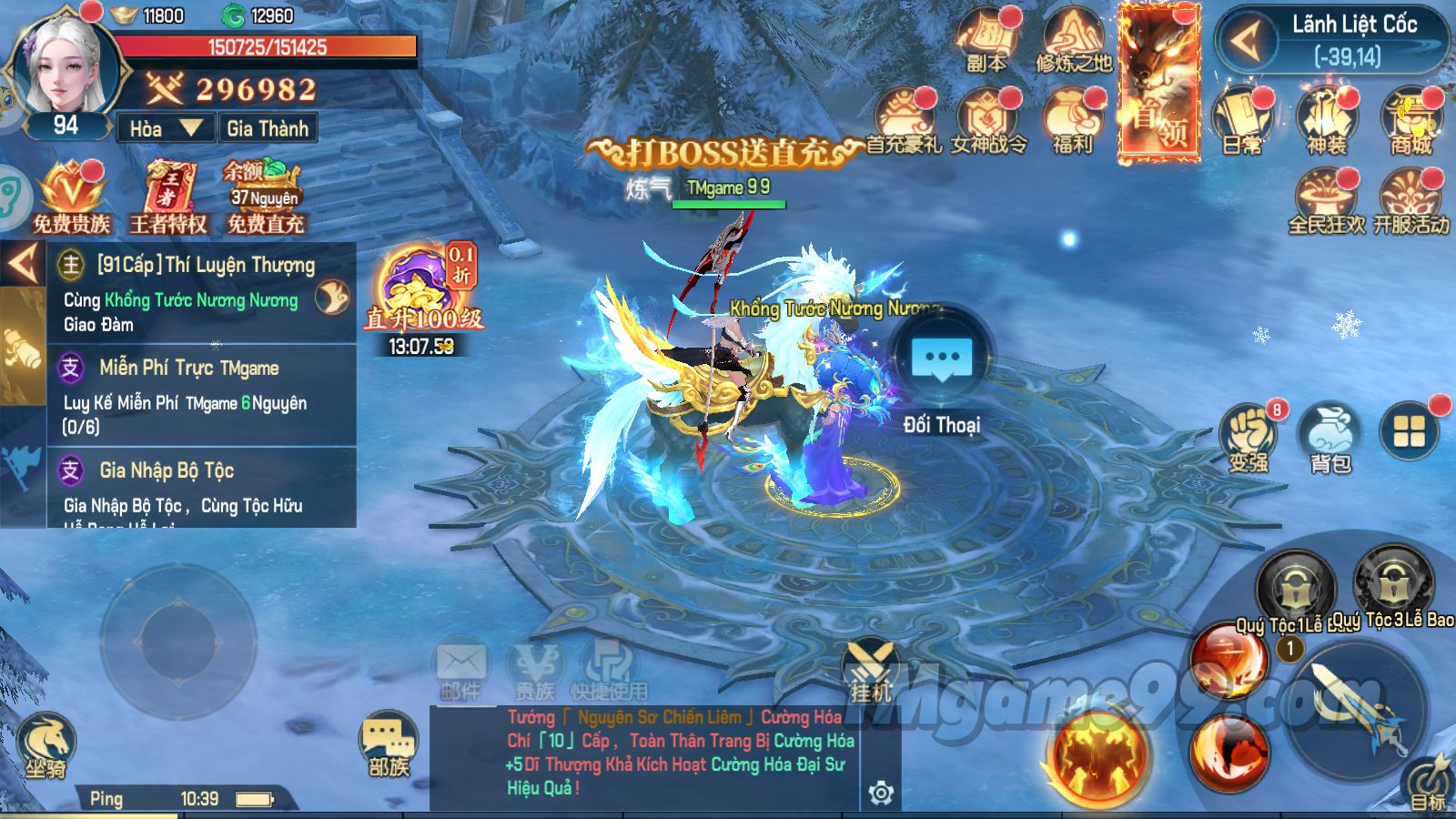The width and height of the screenshot is (1456, 819).
Task: Open the 背包 backpack
Action: coord(1330,437)
